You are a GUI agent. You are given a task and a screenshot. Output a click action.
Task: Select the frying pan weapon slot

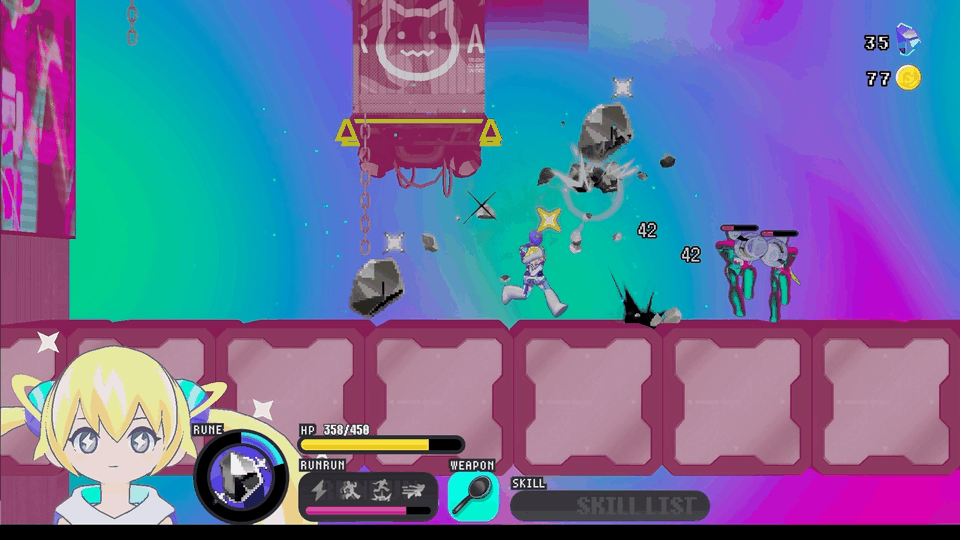[472, 496]
